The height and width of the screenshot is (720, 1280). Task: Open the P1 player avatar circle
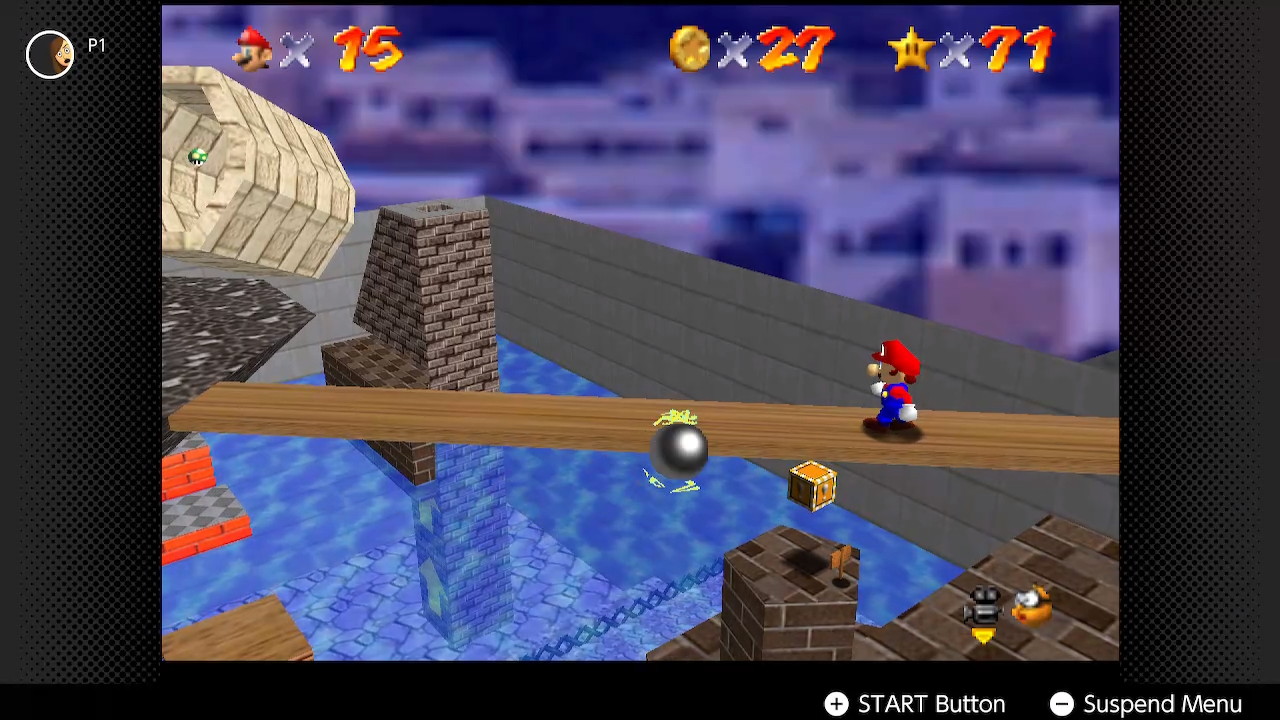(x=49, y=55)
